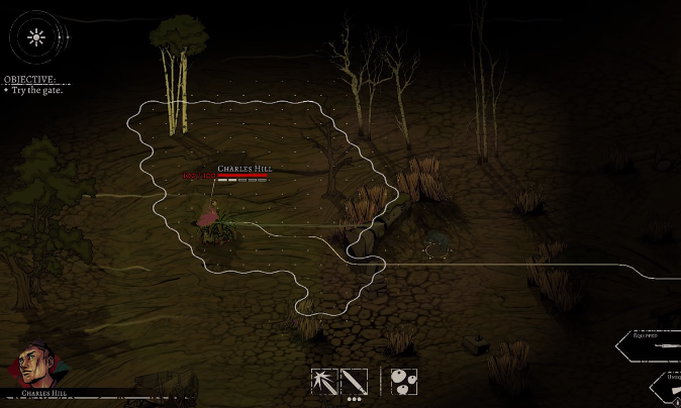Activate the burst attack ability icon
The width and height of the screenshot is (681, 408).
pyautogui.click(x=325, y=381)
